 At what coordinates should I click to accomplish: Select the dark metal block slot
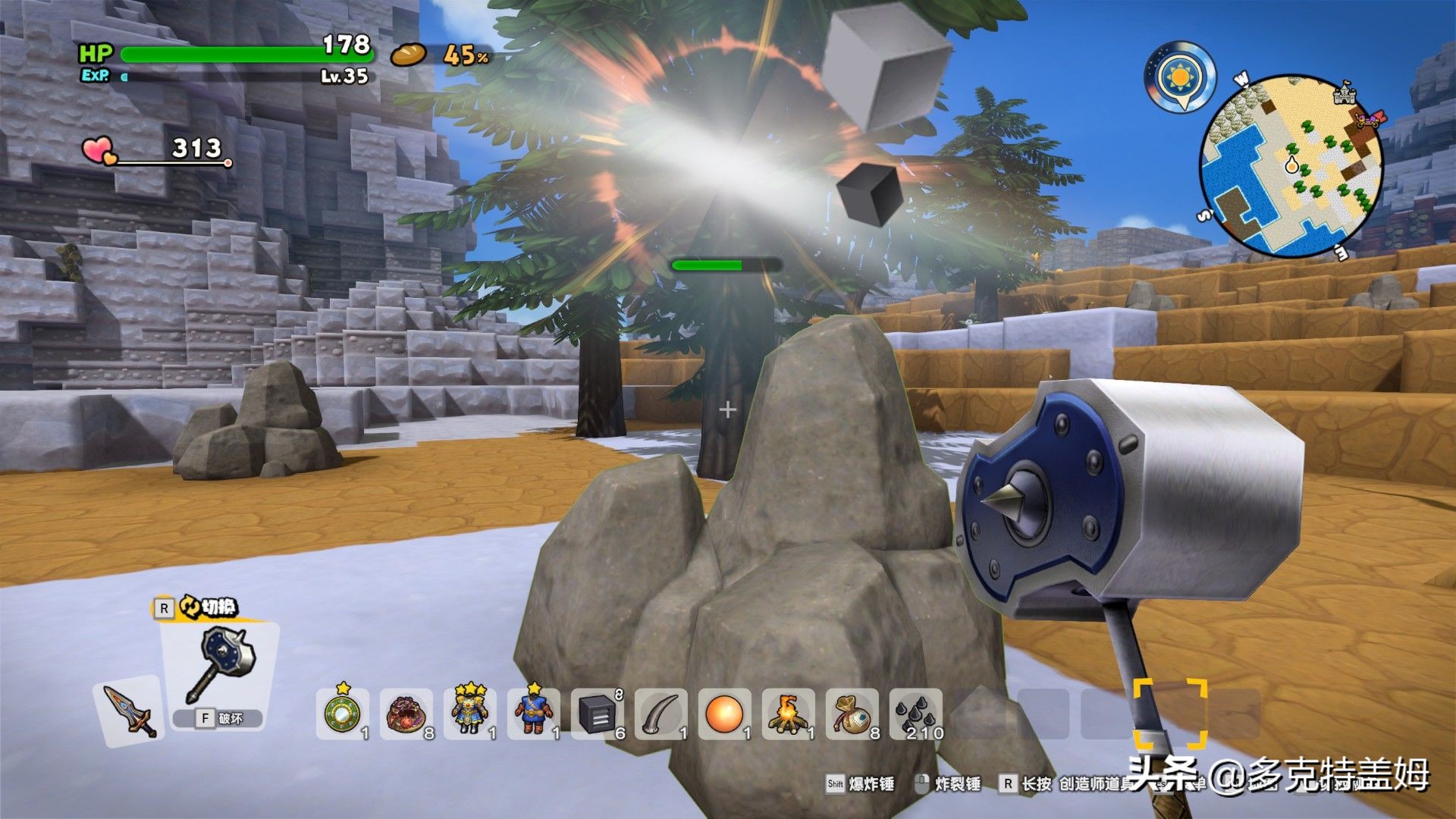tap(597, 714)
